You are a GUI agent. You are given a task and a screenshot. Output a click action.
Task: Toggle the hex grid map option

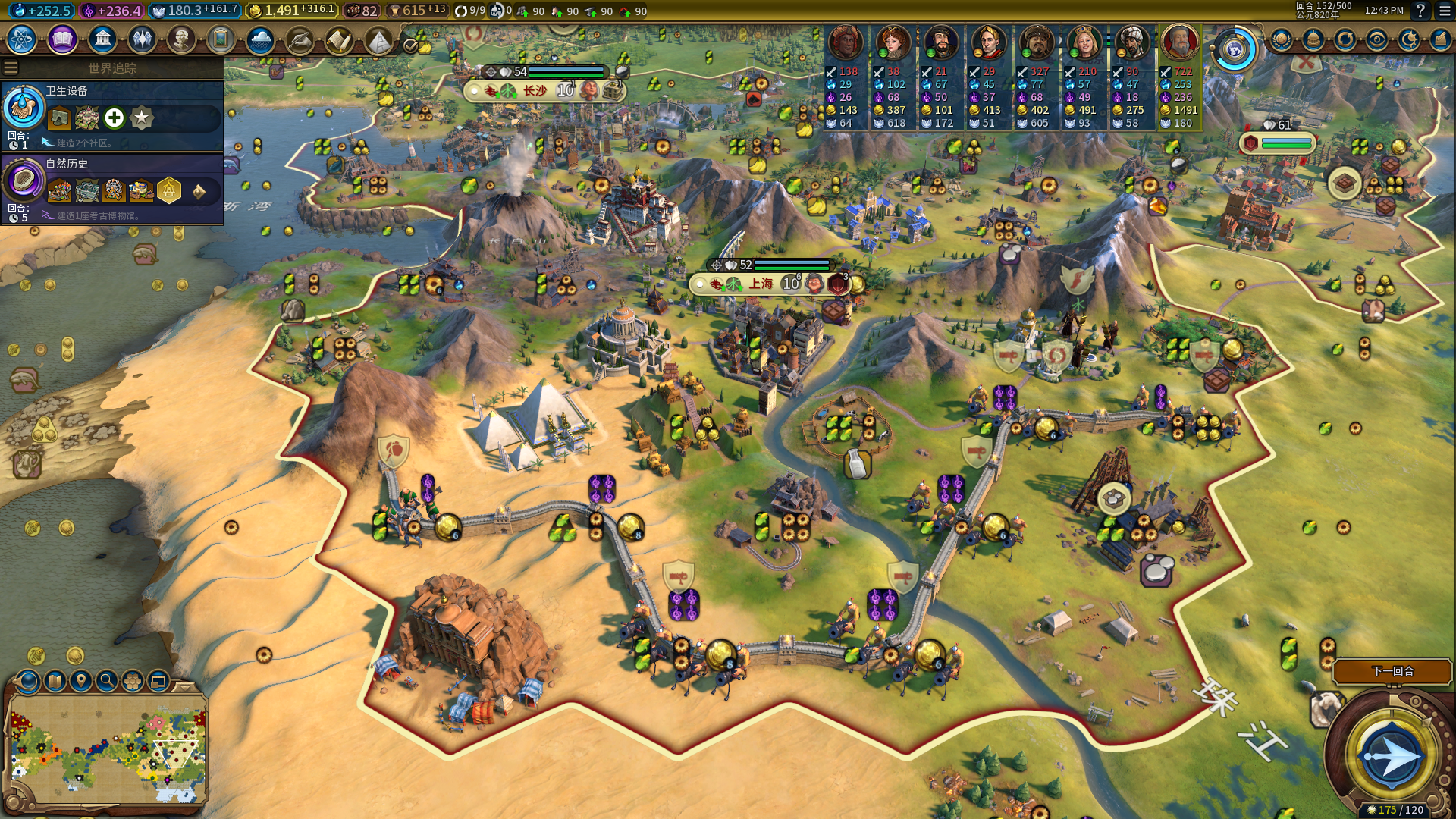click(x=133, y=681)
